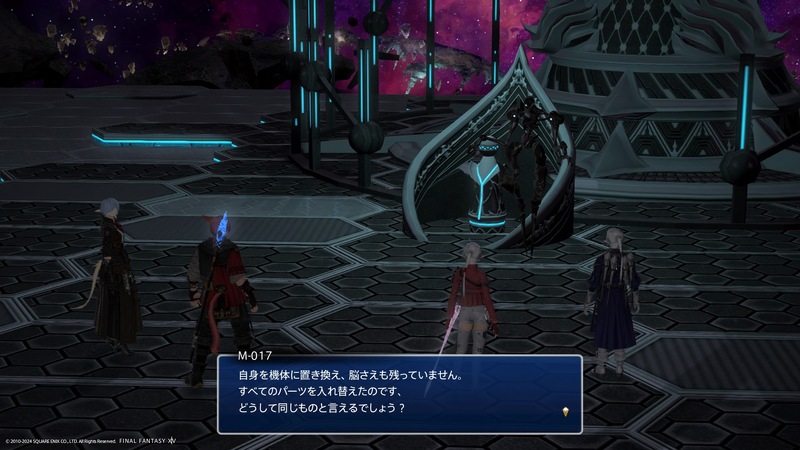Advance the M-017 dialogue box
Screen dimensions: 800x450
click(400, 393)
